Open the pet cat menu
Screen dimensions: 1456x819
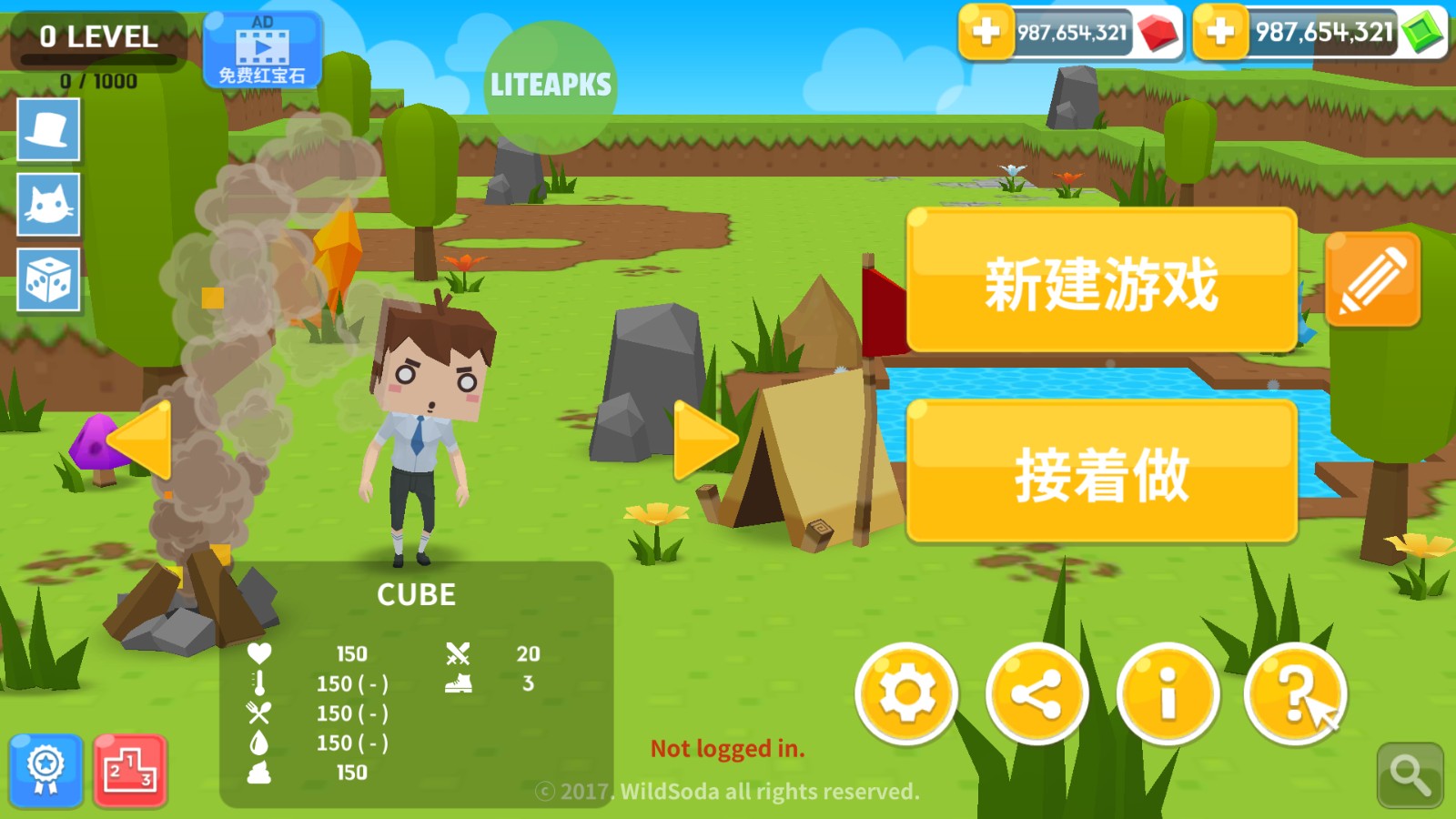[x=47, y=206]
